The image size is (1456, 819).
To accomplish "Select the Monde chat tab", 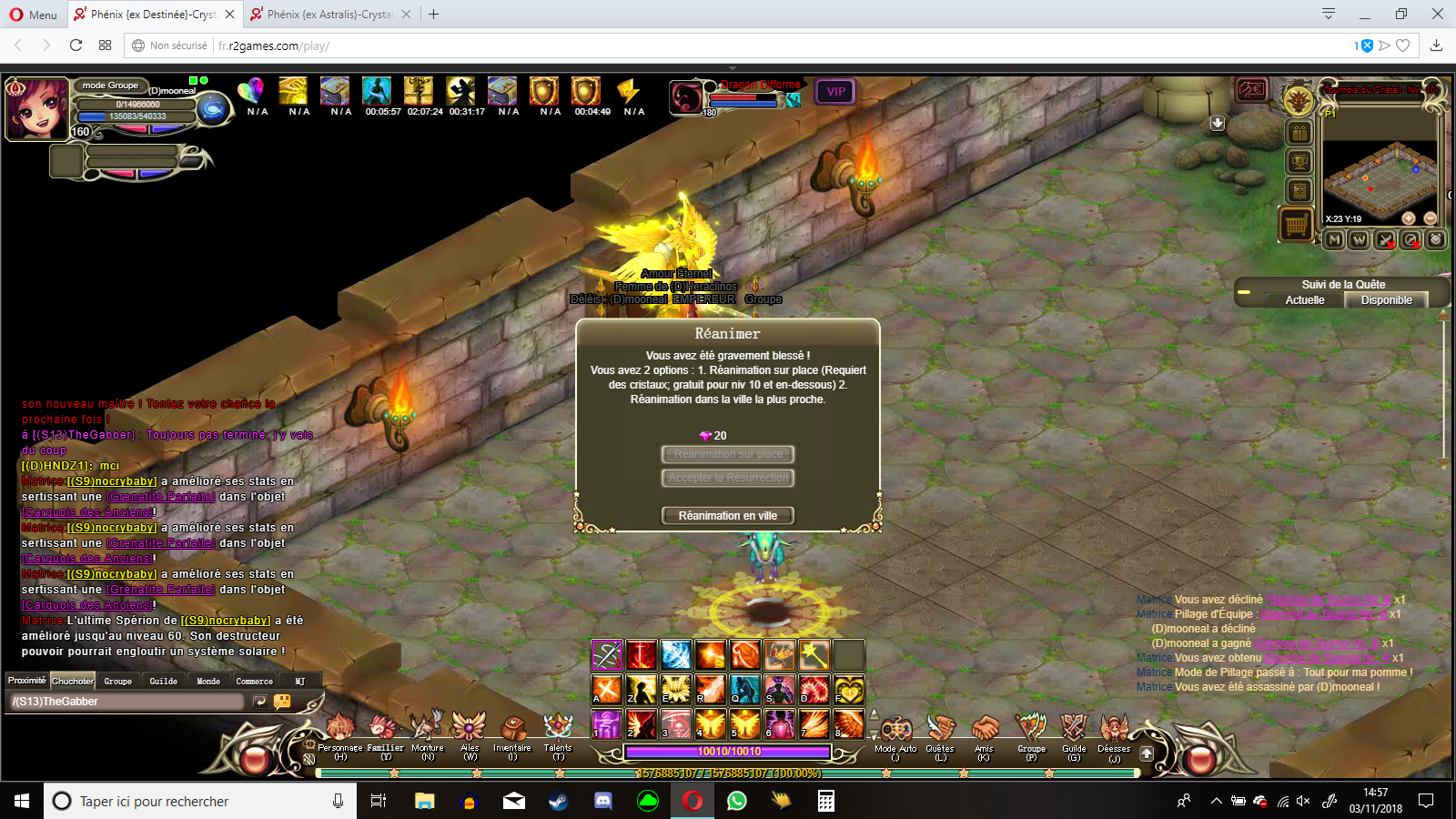I will point(208,681).
